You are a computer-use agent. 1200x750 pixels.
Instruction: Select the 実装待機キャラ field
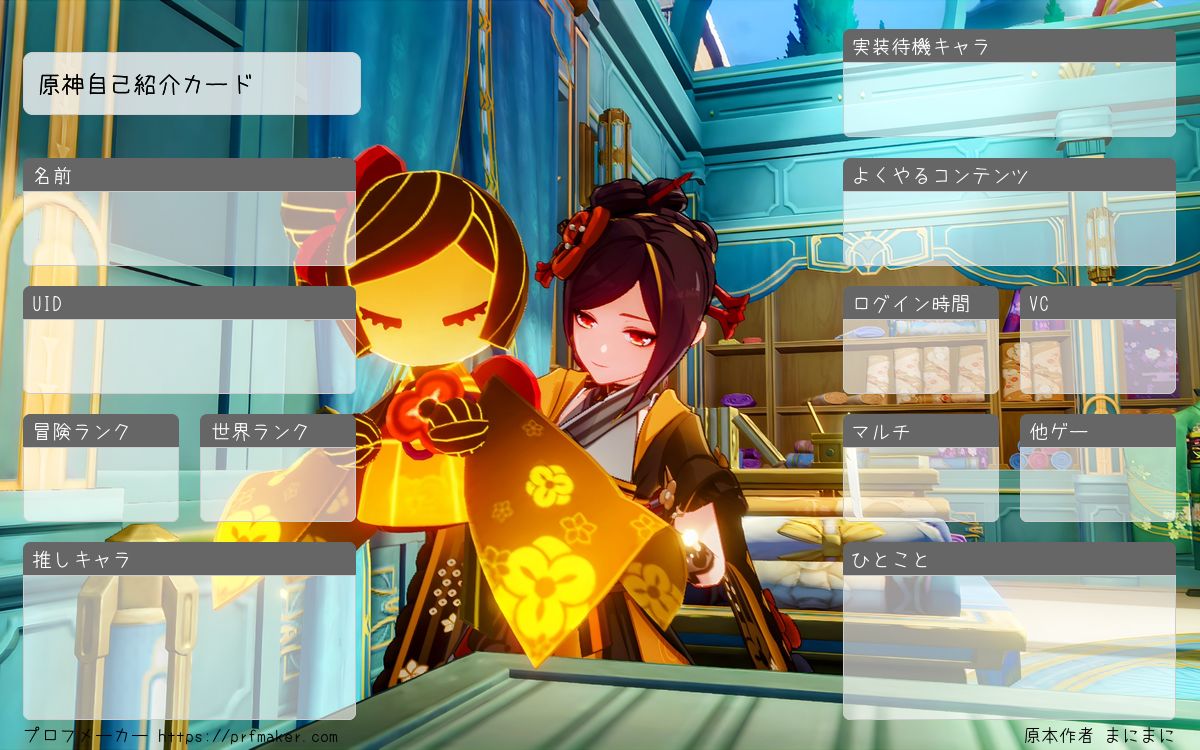[1009, 100]
